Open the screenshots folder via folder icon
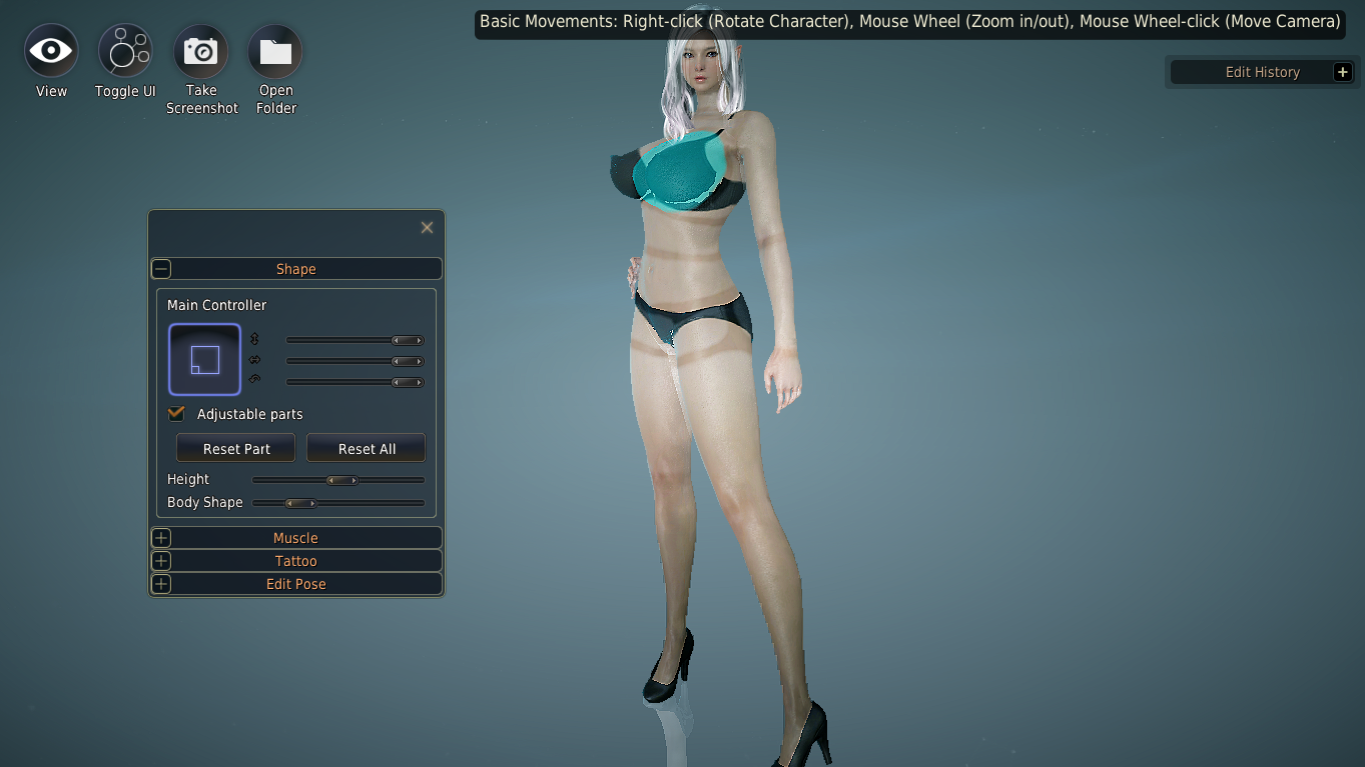 click(x=275, y=50)
